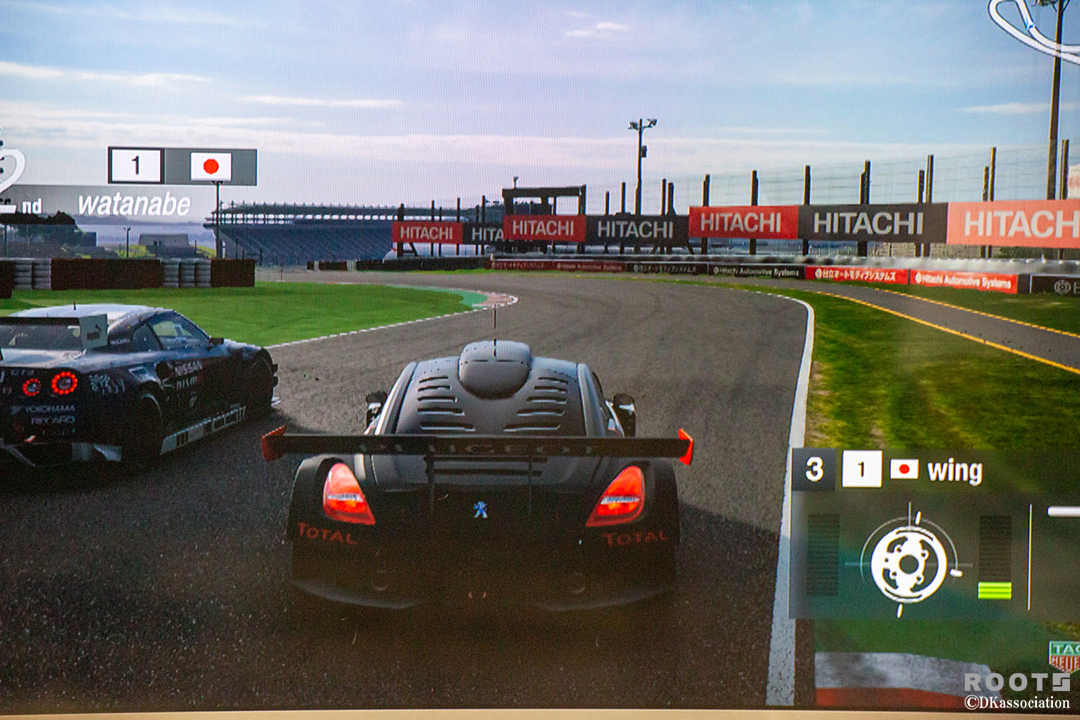Click the TAG Heuer logo
This screenshot has height=720, width=1080.
coord(1063,655)
